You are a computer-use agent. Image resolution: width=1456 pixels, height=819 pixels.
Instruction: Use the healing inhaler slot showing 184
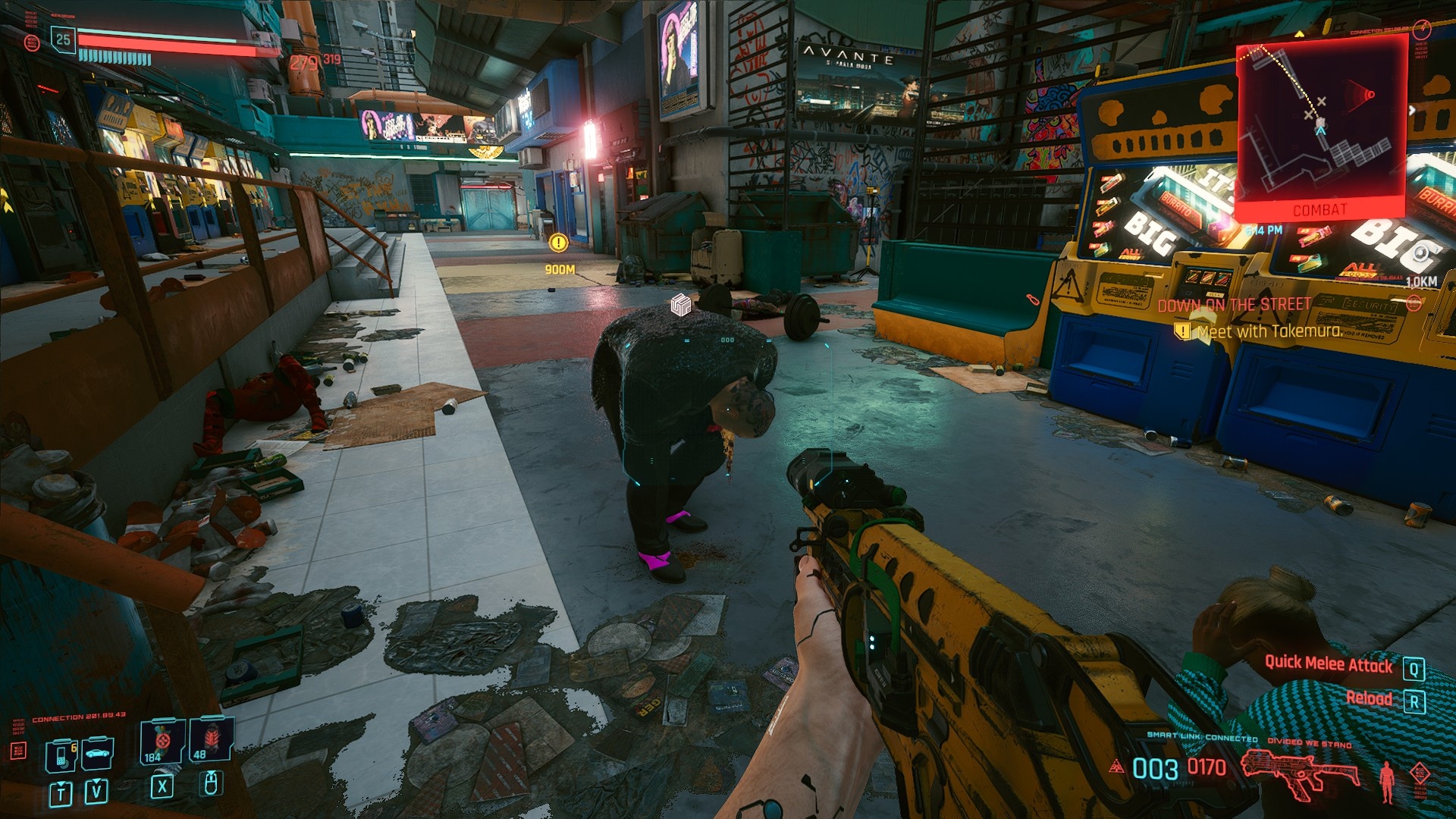click(x=162, y=741)
